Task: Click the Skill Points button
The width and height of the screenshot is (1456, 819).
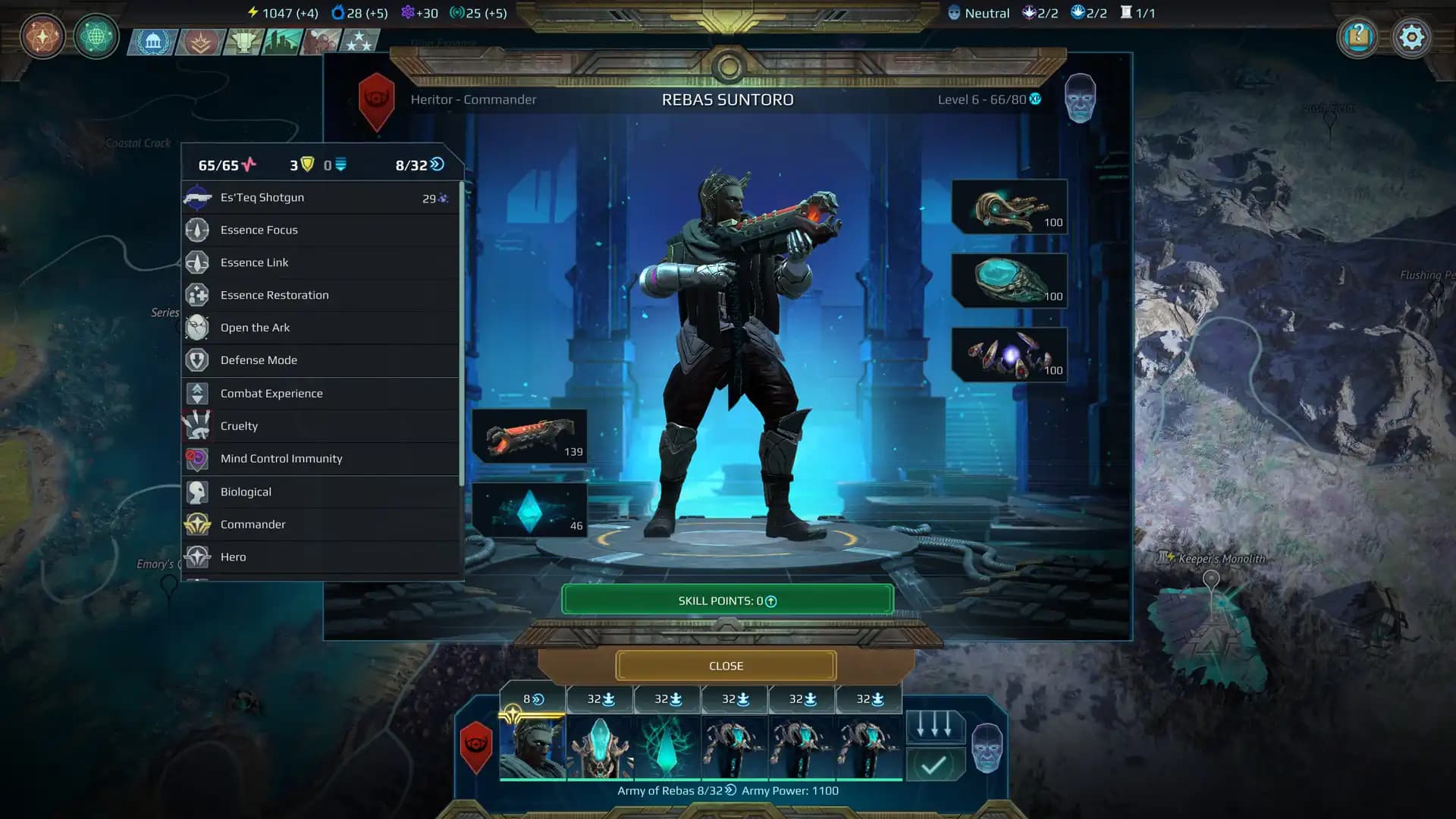Action: [726, 600]
